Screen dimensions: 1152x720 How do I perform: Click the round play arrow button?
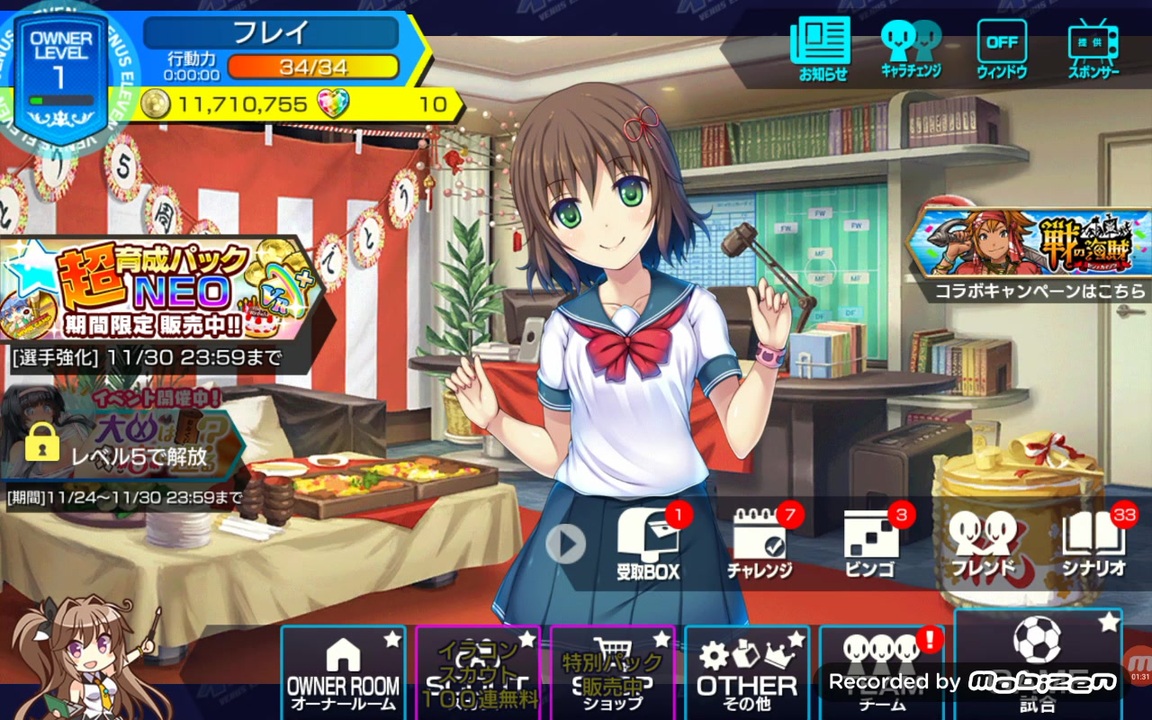point(566,544)
